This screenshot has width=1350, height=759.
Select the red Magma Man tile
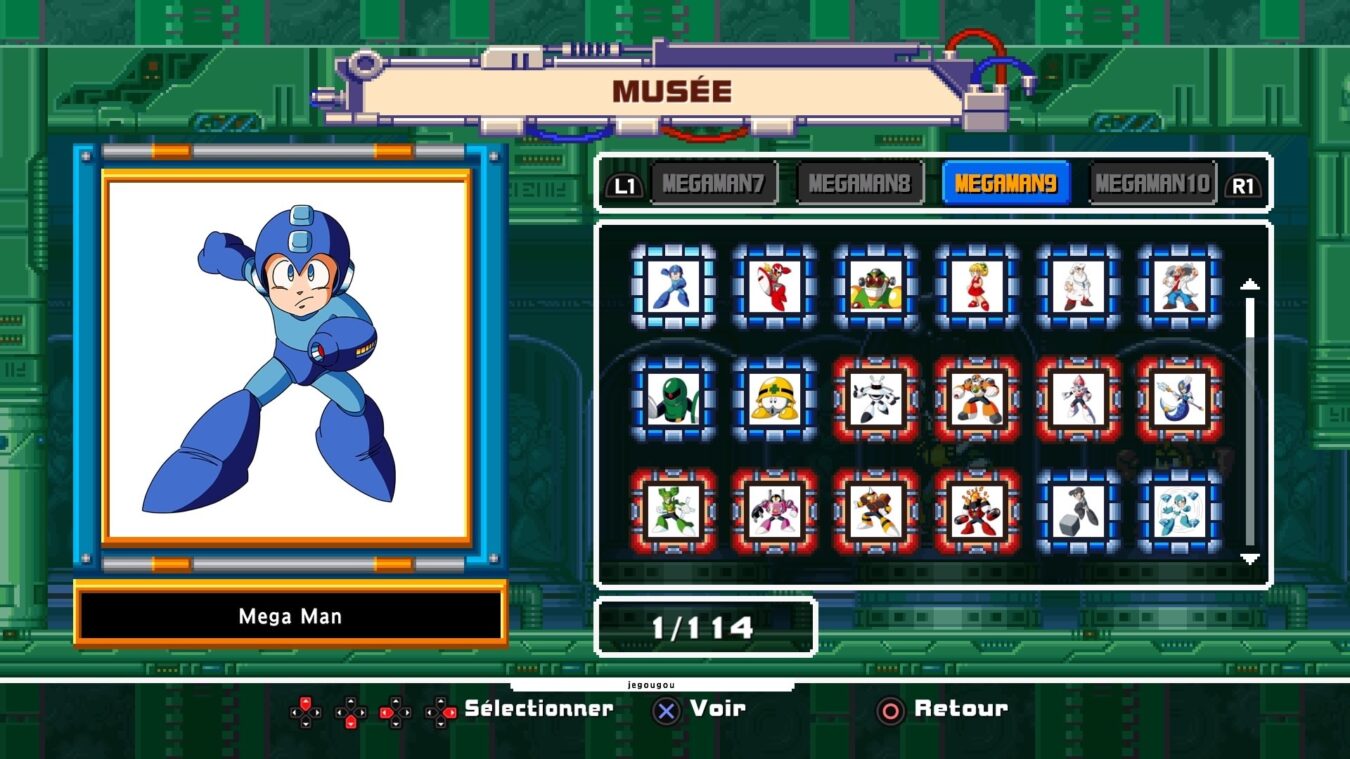[x=977, y=511]
